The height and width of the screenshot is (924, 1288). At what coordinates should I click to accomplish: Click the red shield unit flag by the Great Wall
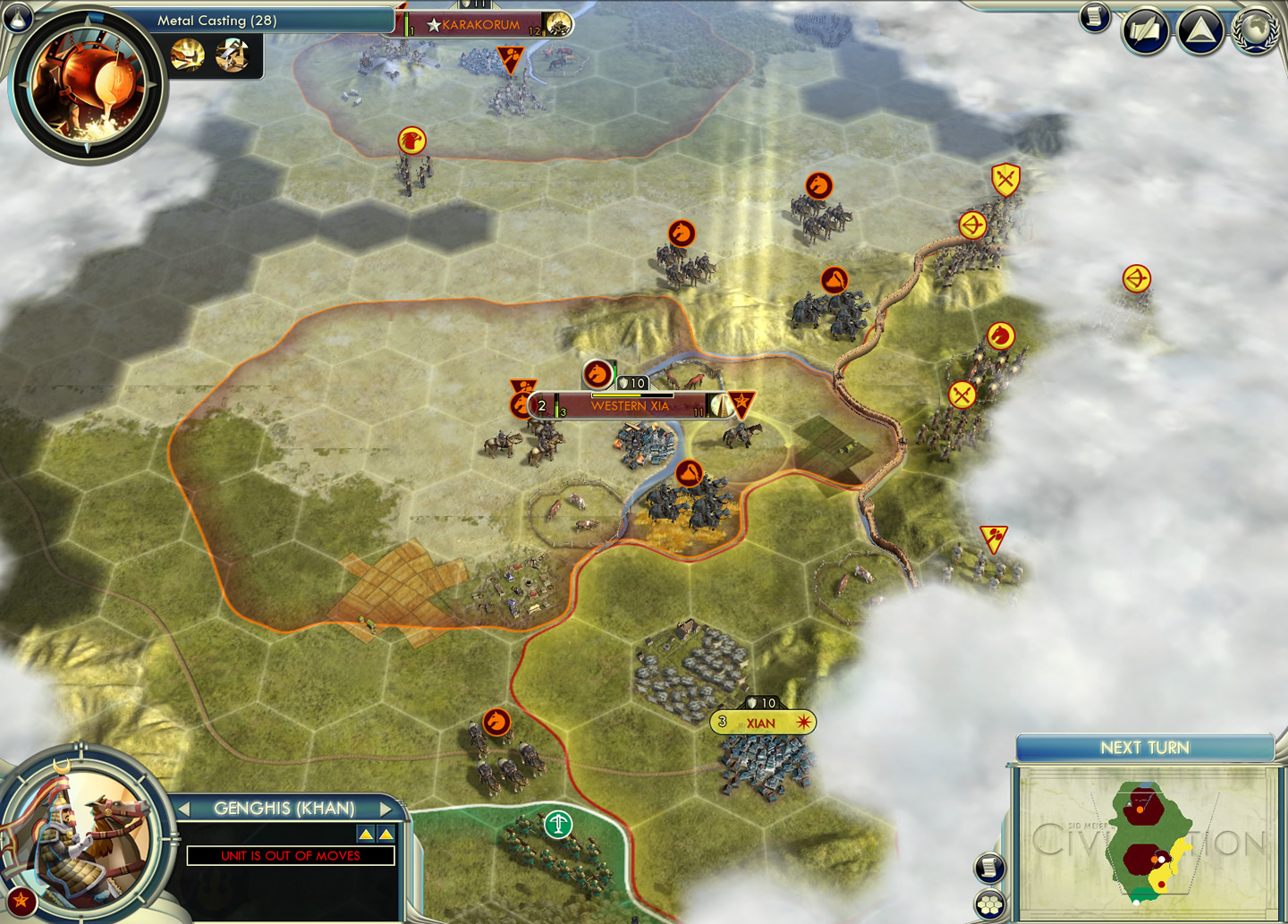pos(1005,179)
